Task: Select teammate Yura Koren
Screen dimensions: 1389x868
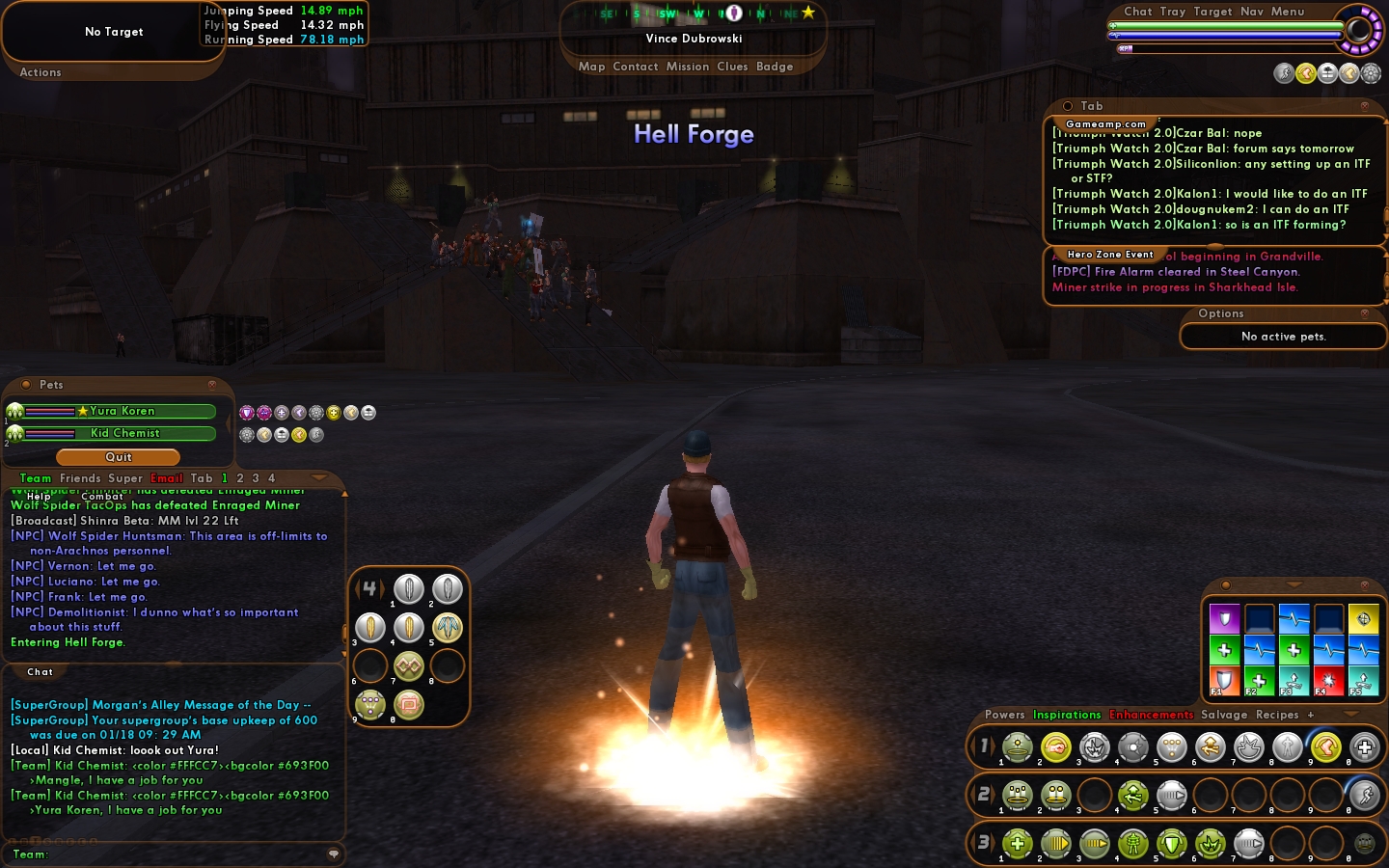Action: click(x=122, y=411)
